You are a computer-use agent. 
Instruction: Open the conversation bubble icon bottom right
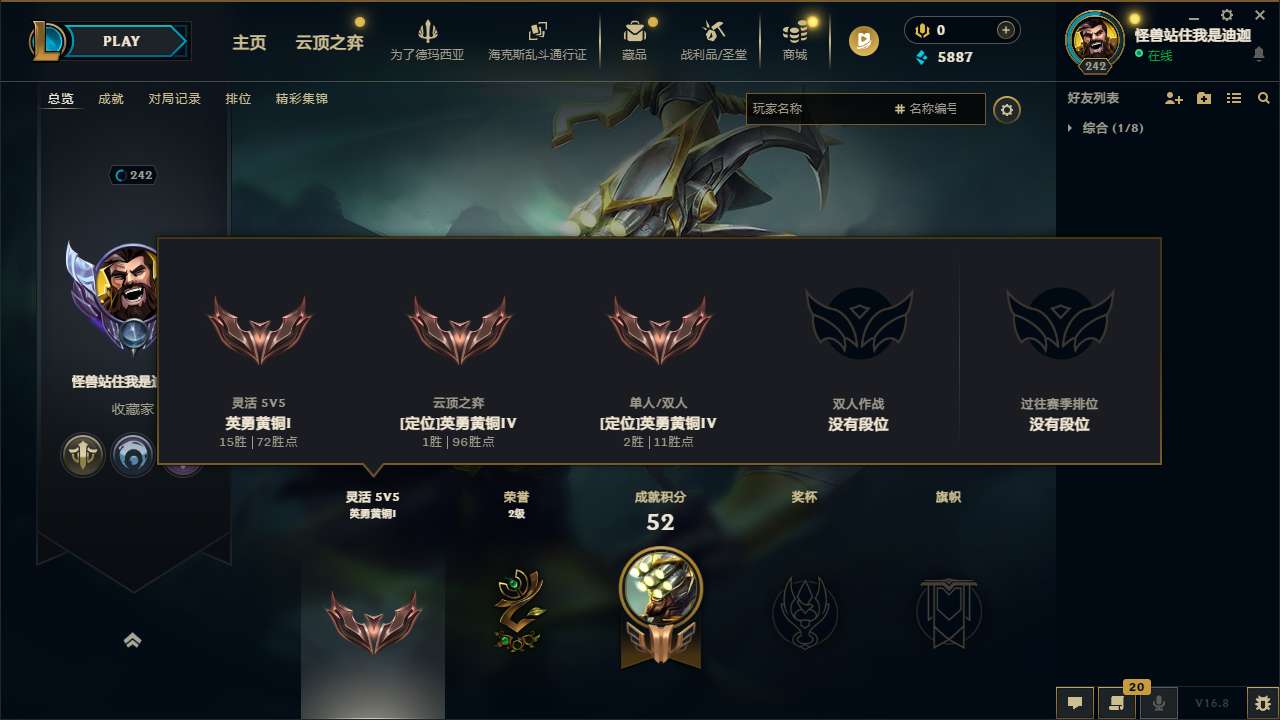[x=1074, y=703]
